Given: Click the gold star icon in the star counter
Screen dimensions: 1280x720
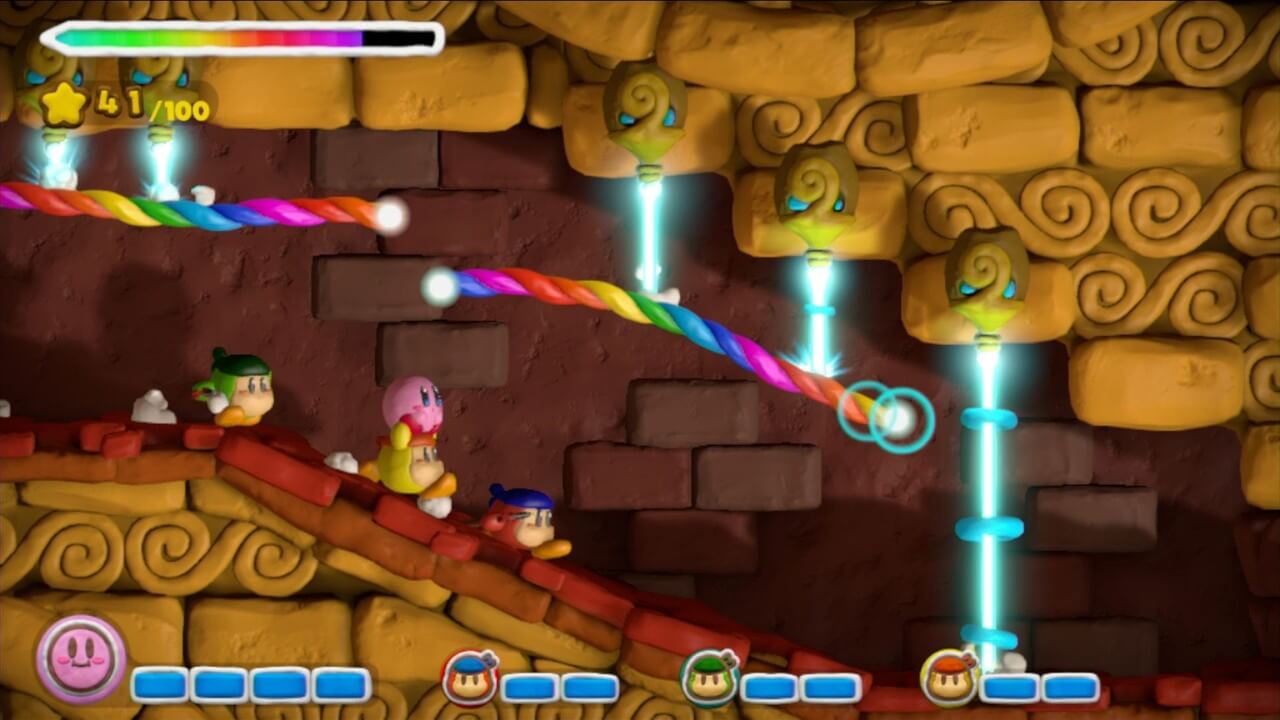Looking at the screenshot, I should [x=62, y=103].
